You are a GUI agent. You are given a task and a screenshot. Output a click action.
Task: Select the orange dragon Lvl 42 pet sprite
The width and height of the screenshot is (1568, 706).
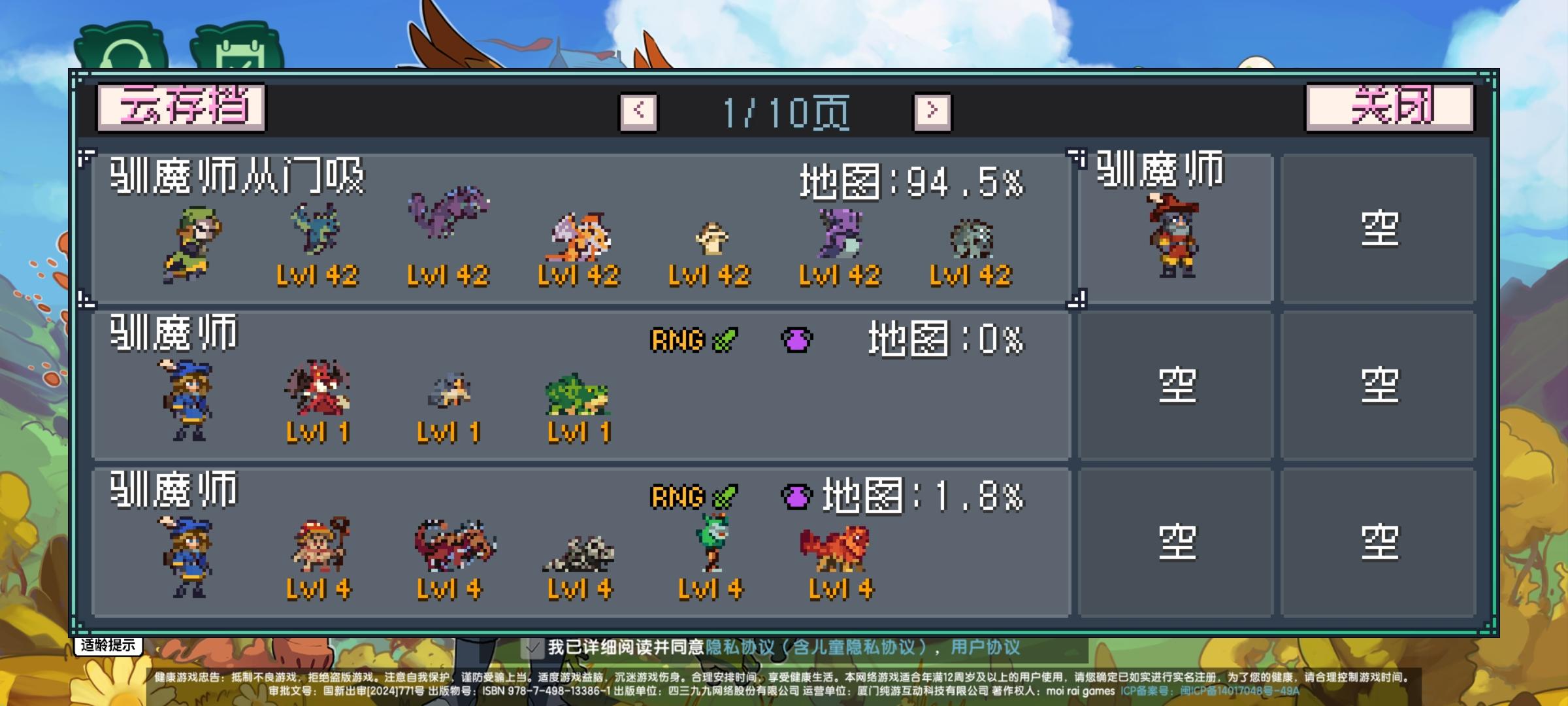579,235
